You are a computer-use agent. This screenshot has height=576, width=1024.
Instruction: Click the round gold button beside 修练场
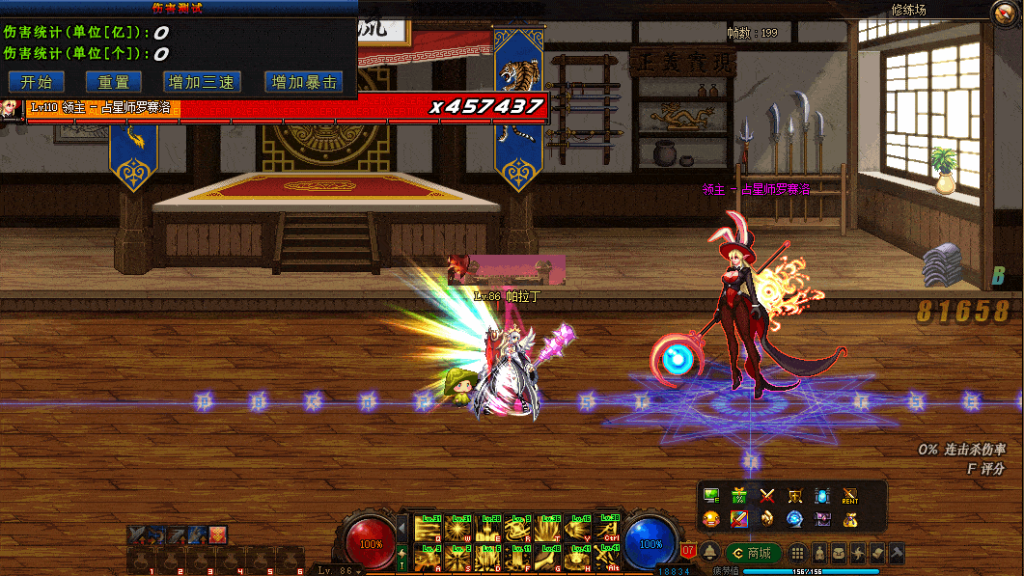click(x=1003, y=12)
